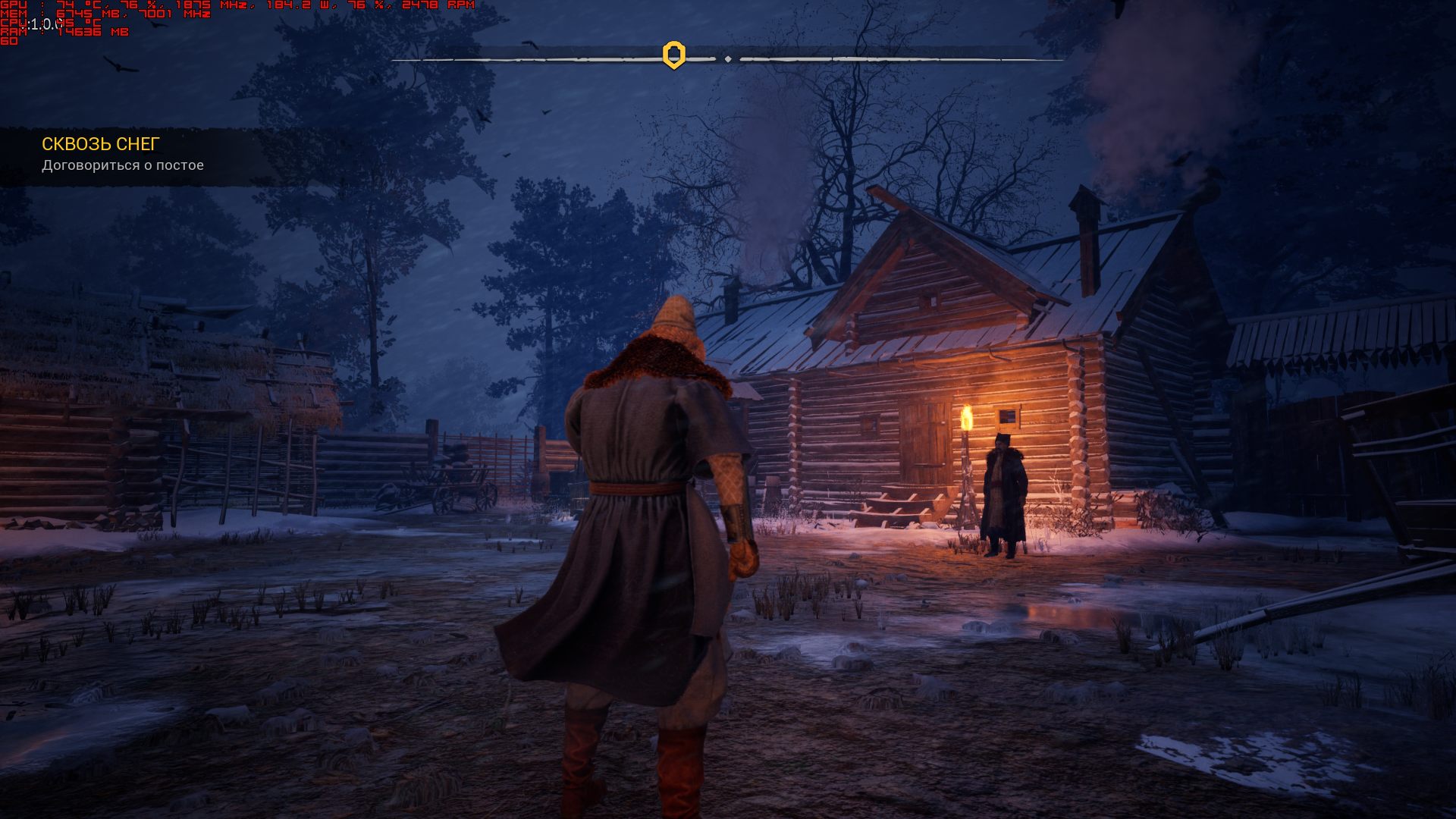Click the yellow quest marker on the compass

coord(673,55)
